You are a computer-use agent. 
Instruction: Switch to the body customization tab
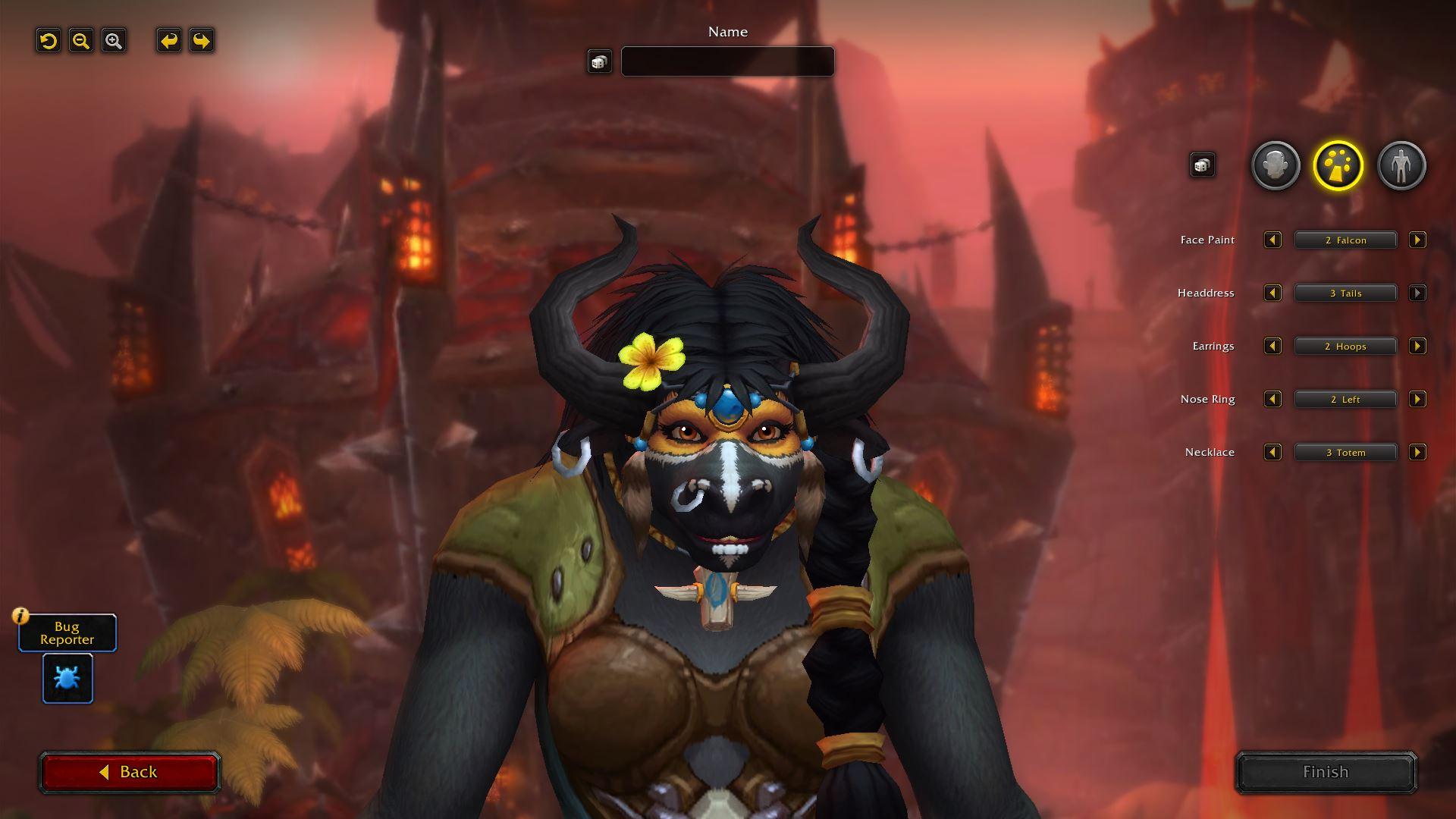[1401, 165]
